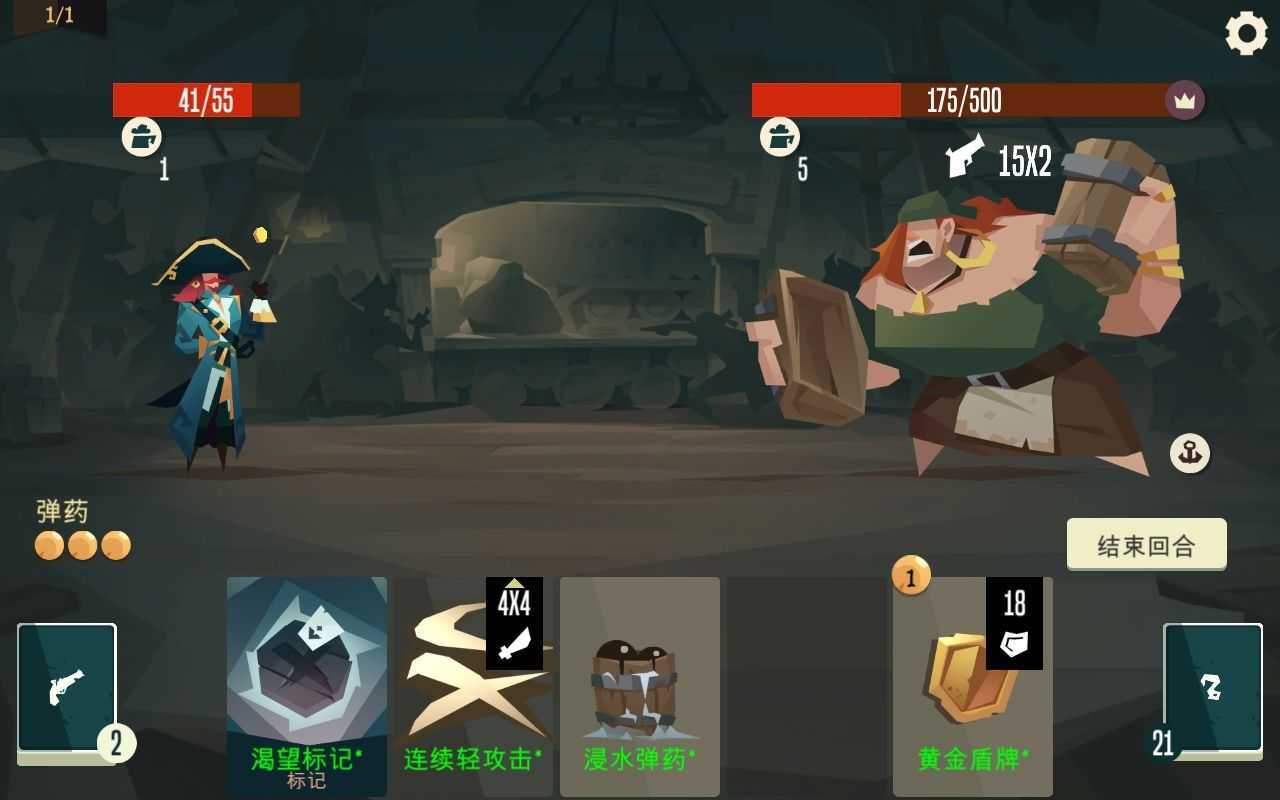Click the pistol damage indicator showing 15X2
Screen dimensions: 1280x800
coord(1000,160)
